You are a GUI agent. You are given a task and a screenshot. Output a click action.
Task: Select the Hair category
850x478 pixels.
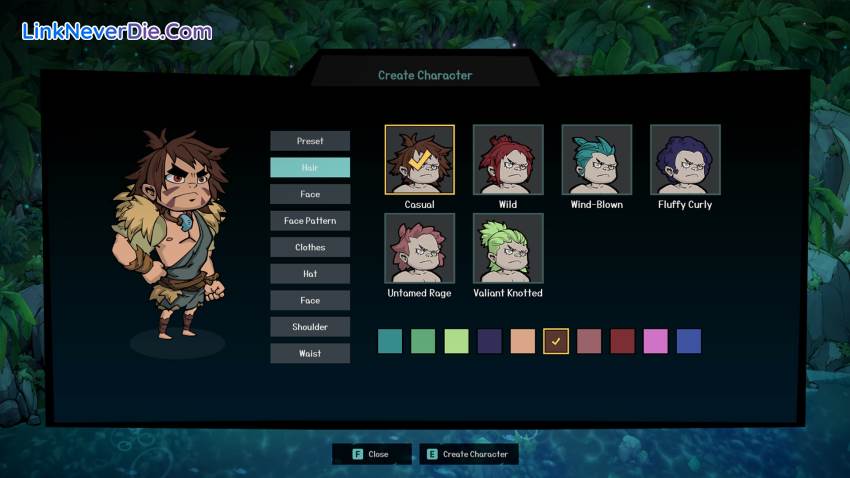tap(310, 167)
